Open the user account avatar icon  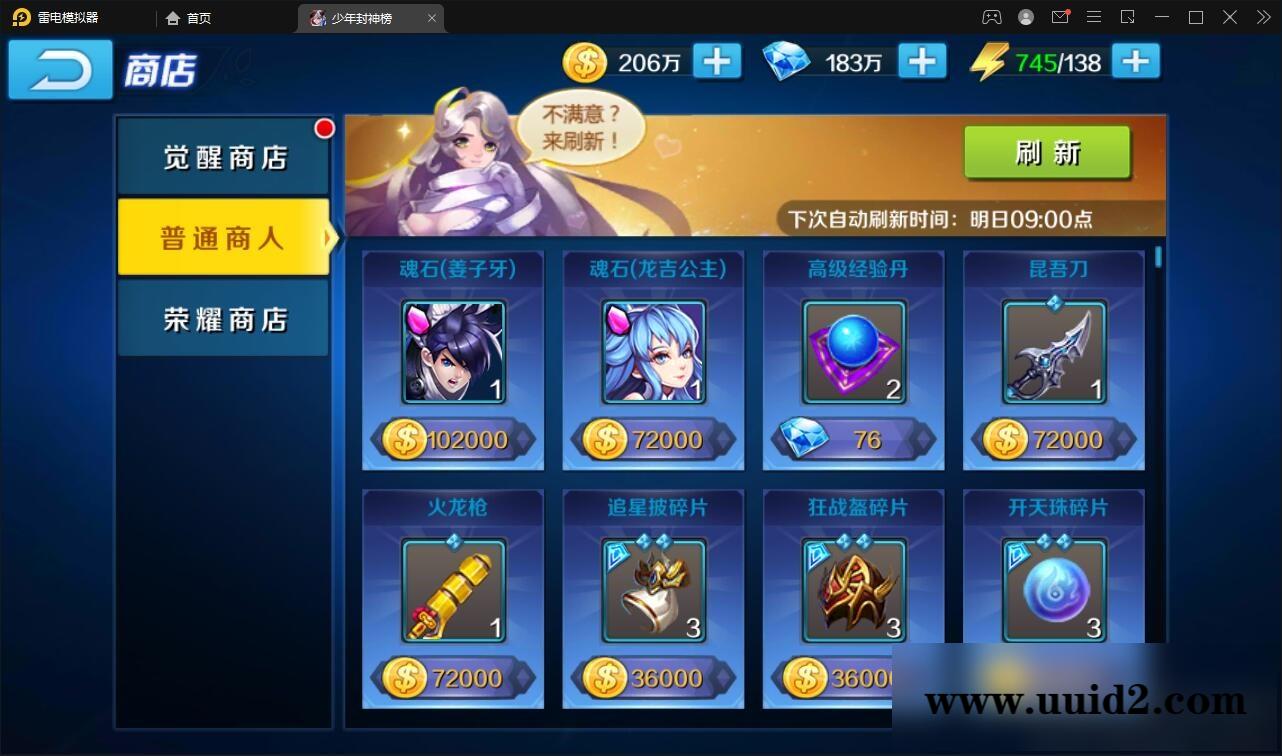pos(1025,17)
